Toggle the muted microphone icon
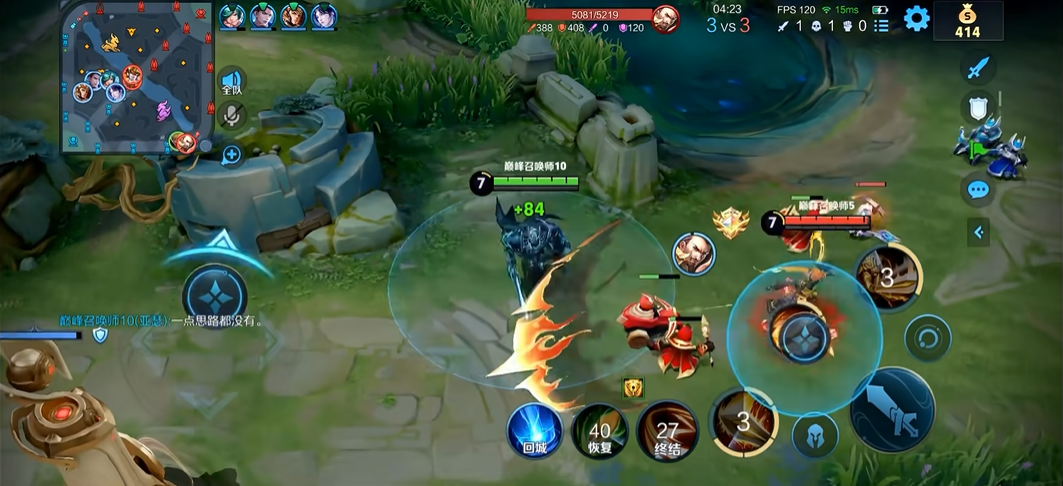This screenshot has width=1063, height=486. [x=232, y=116]
